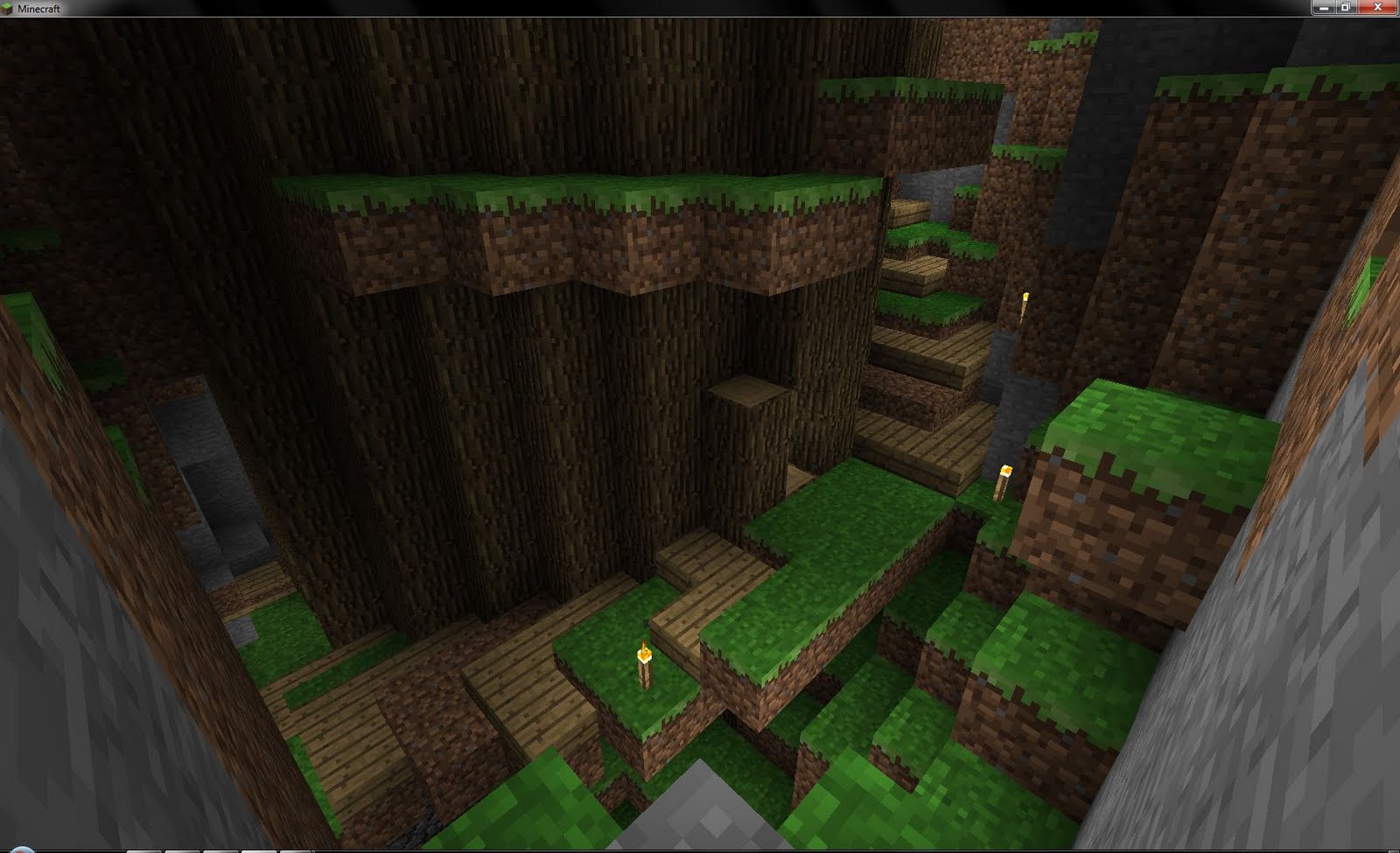Click the fourth pinned taskbar icon
Screen dimensions: 1400x853
(x=259, y=850)
